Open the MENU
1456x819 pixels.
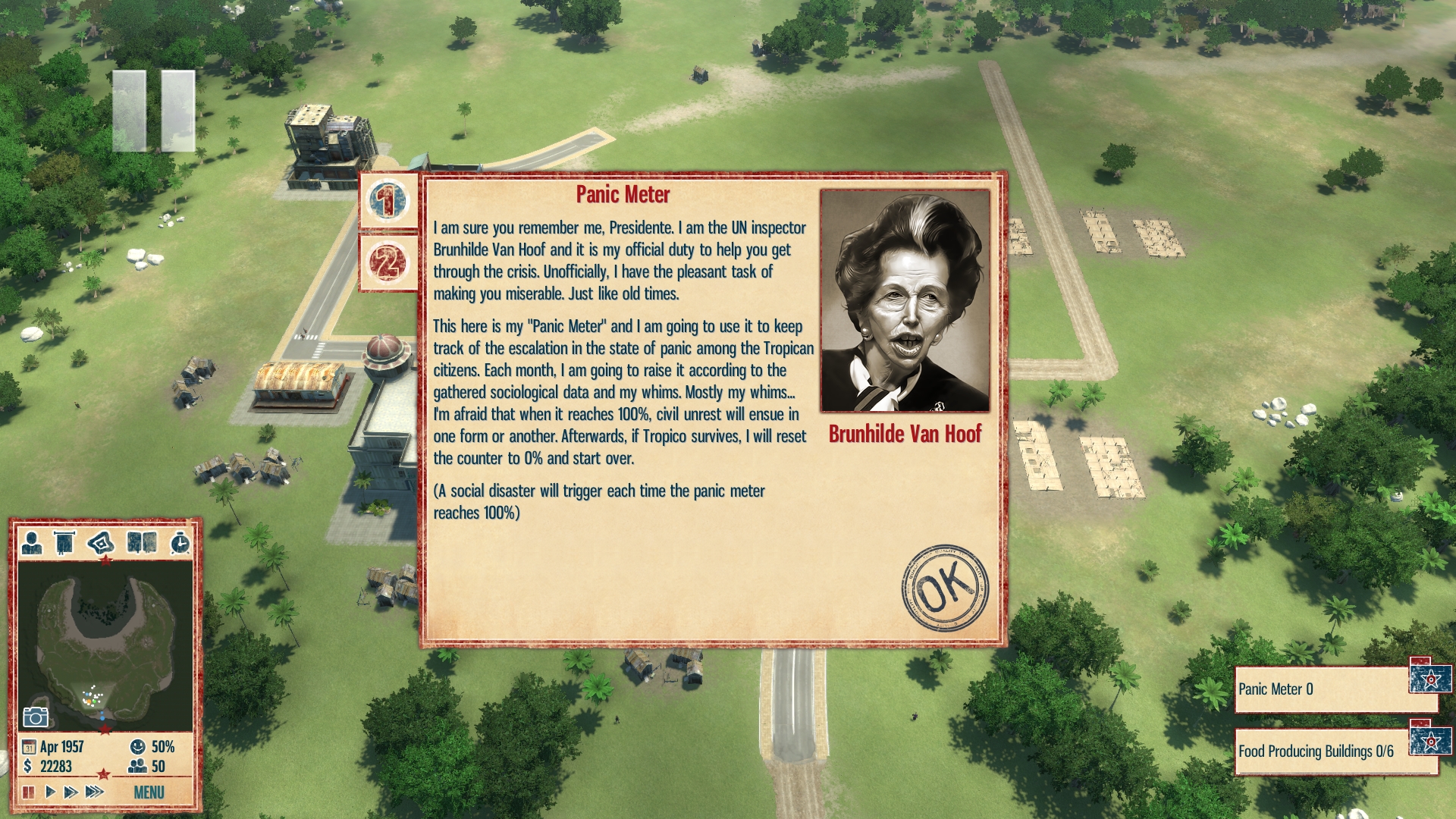pyautogui.click(x=149, y=792)
